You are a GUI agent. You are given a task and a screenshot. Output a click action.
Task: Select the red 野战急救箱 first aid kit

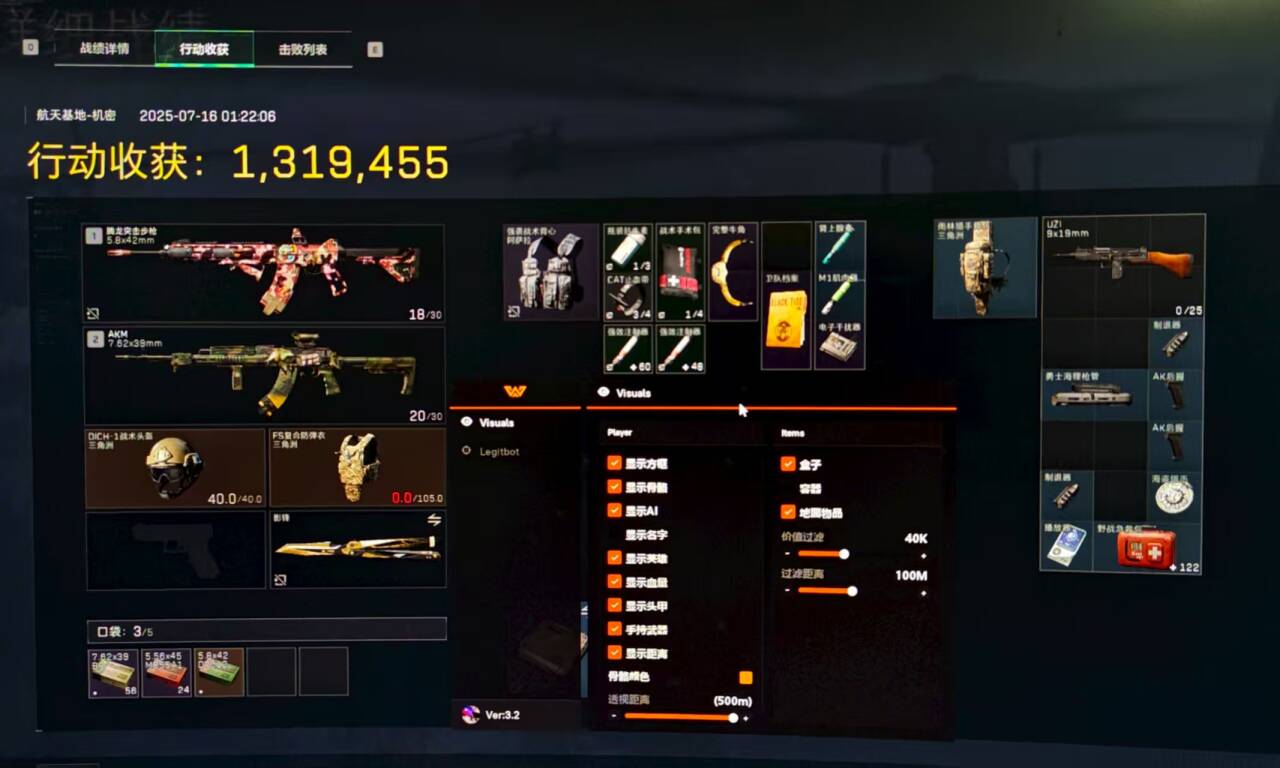[1147, 547]
